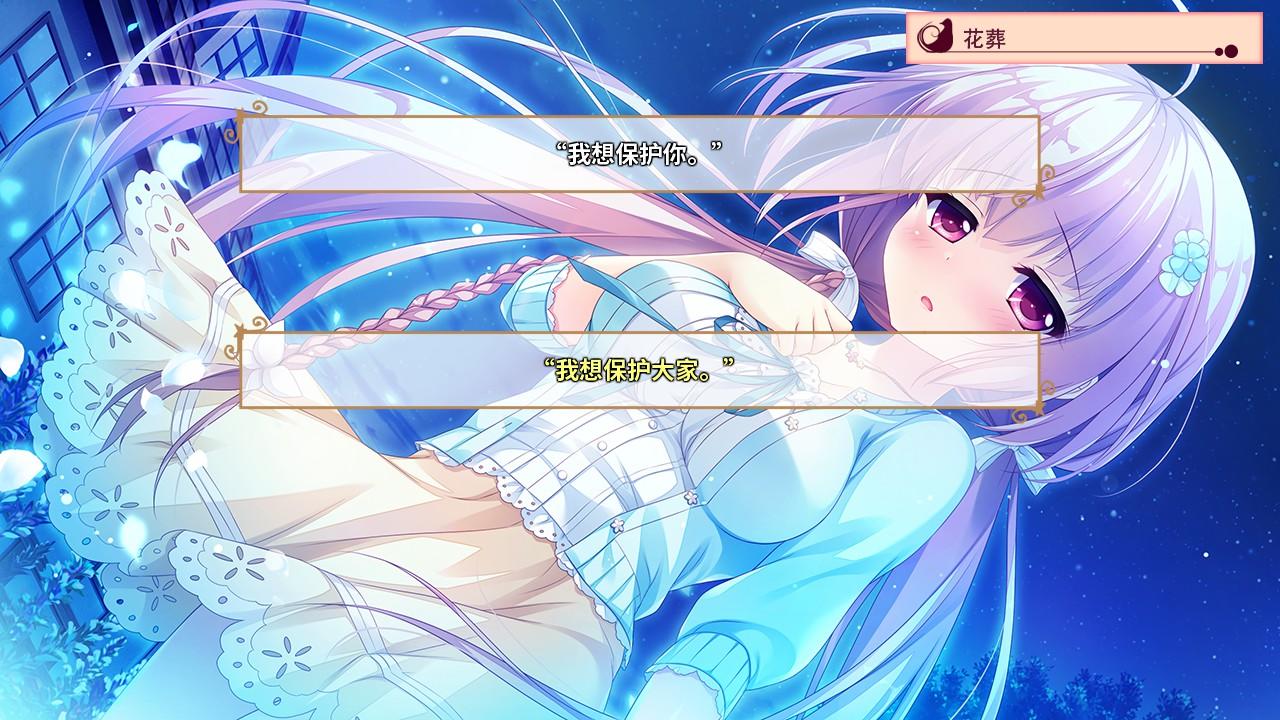
Task: Choose the option "我想保护大家。"
Action: coord(640,368)
